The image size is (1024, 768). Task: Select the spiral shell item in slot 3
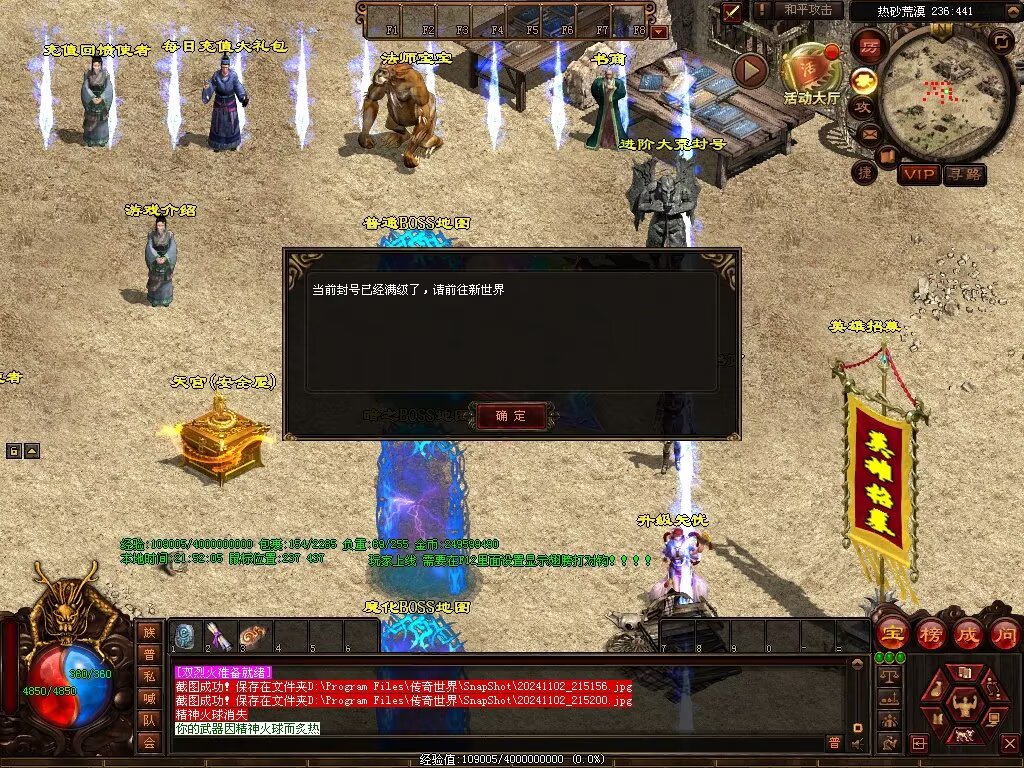(253, 636)
